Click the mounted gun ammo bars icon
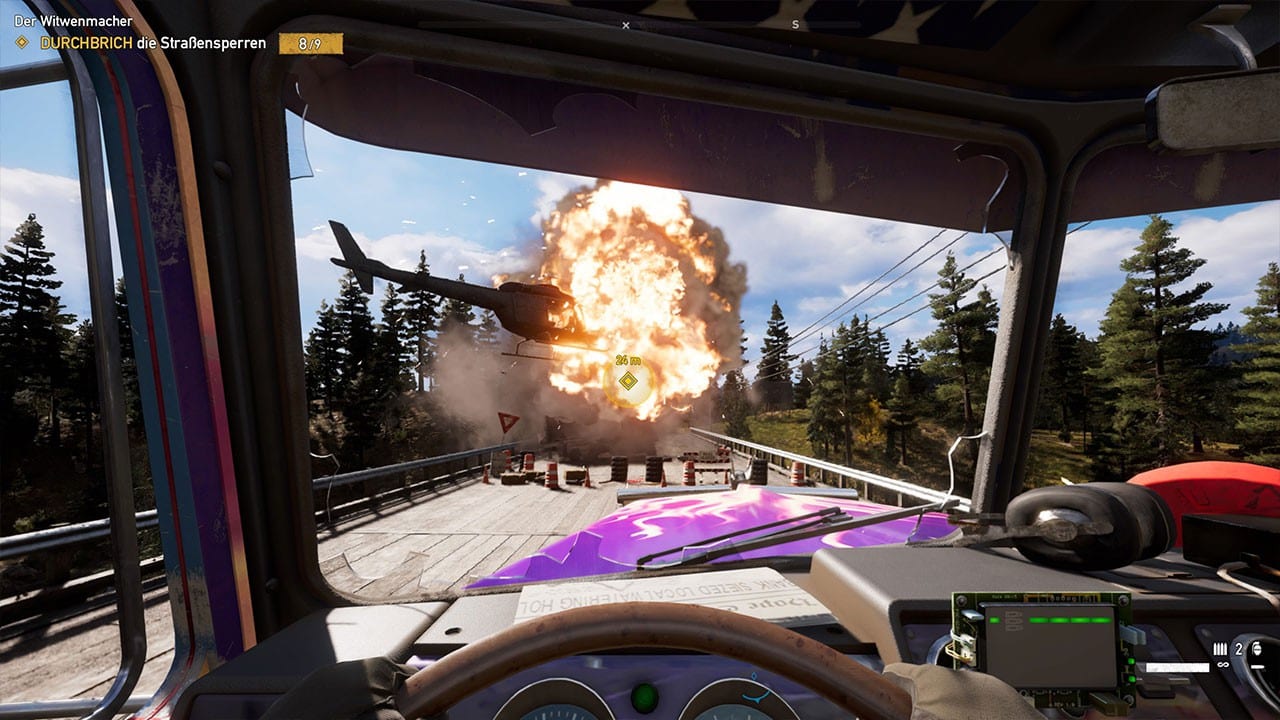Viewport: 1280px width, 720px height. click(x=1220, y=649)
